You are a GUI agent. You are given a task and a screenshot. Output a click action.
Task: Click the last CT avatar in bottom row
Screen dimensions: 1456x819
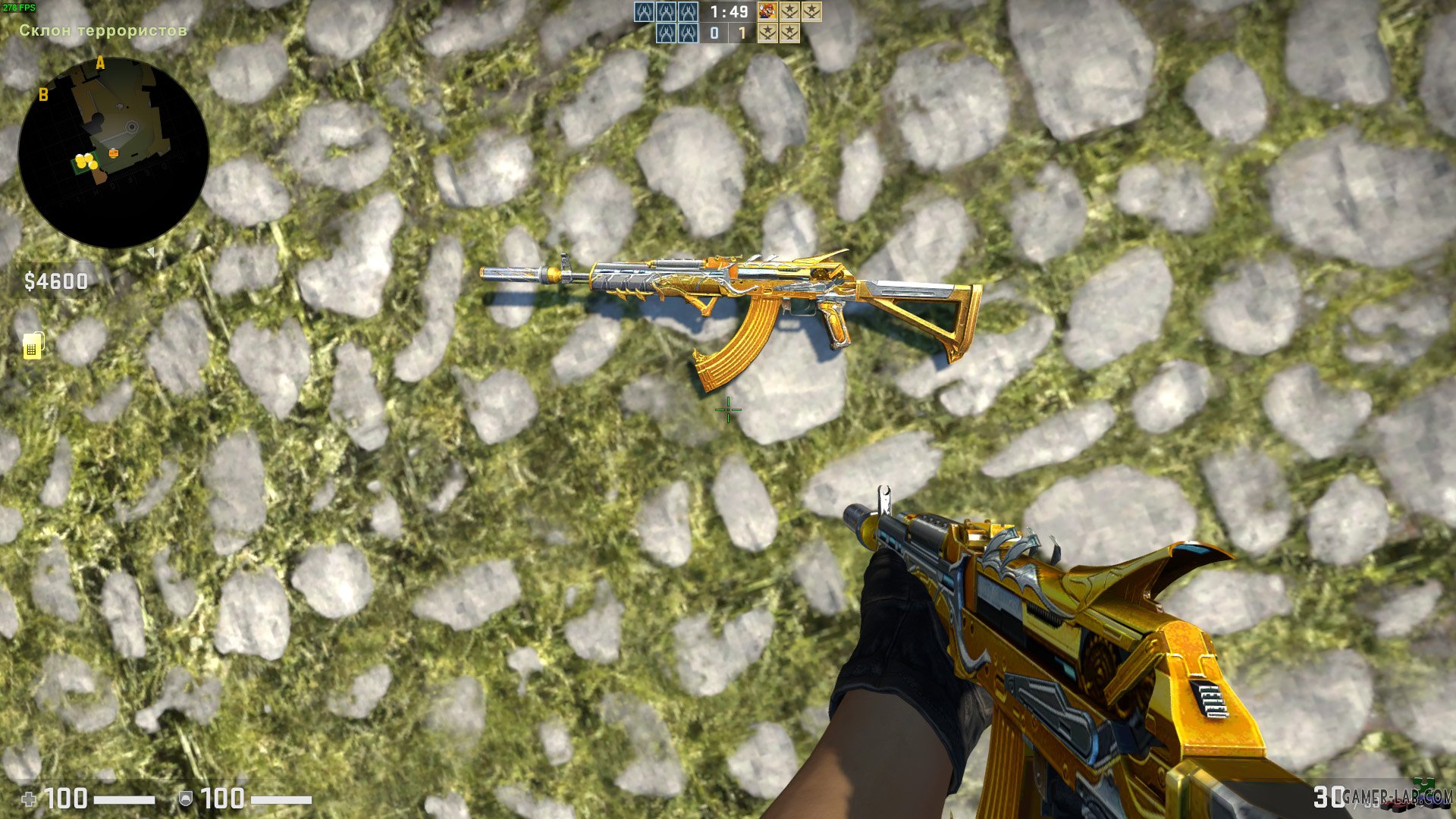tap(687, 33)
